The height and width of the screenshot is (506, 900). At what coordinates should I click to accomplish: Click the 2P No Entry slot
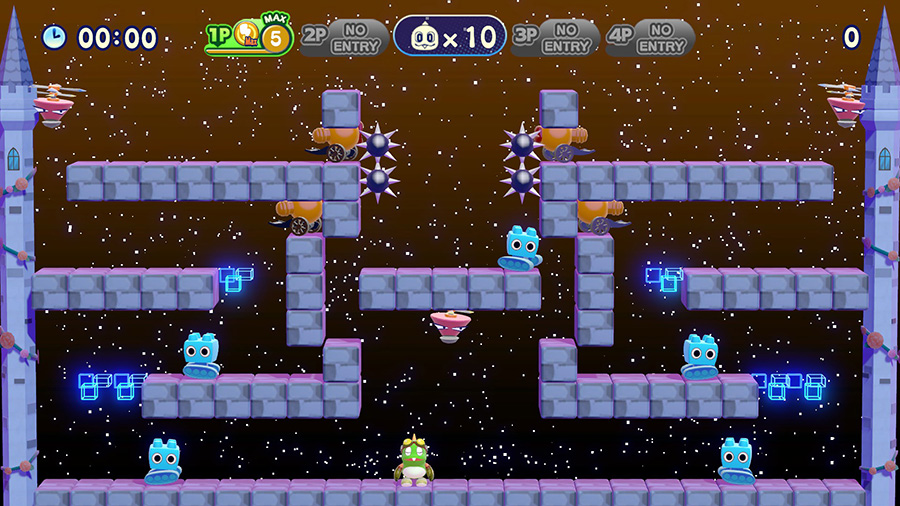point(344,38)
